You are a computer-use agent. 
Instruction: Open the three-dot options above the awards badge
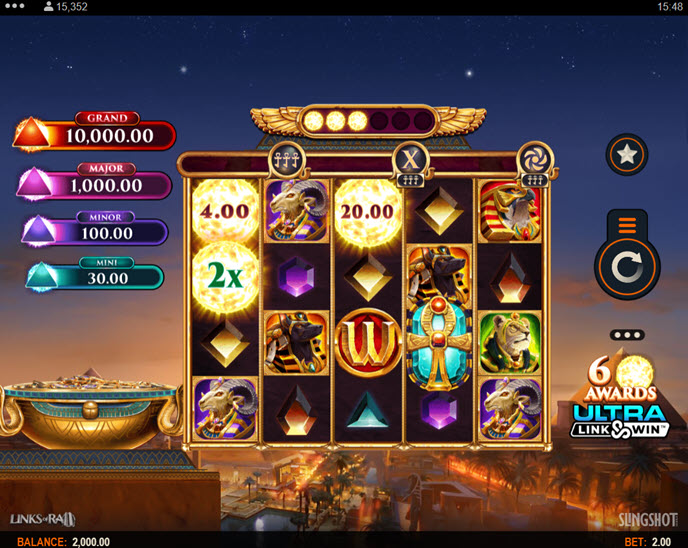627,335
